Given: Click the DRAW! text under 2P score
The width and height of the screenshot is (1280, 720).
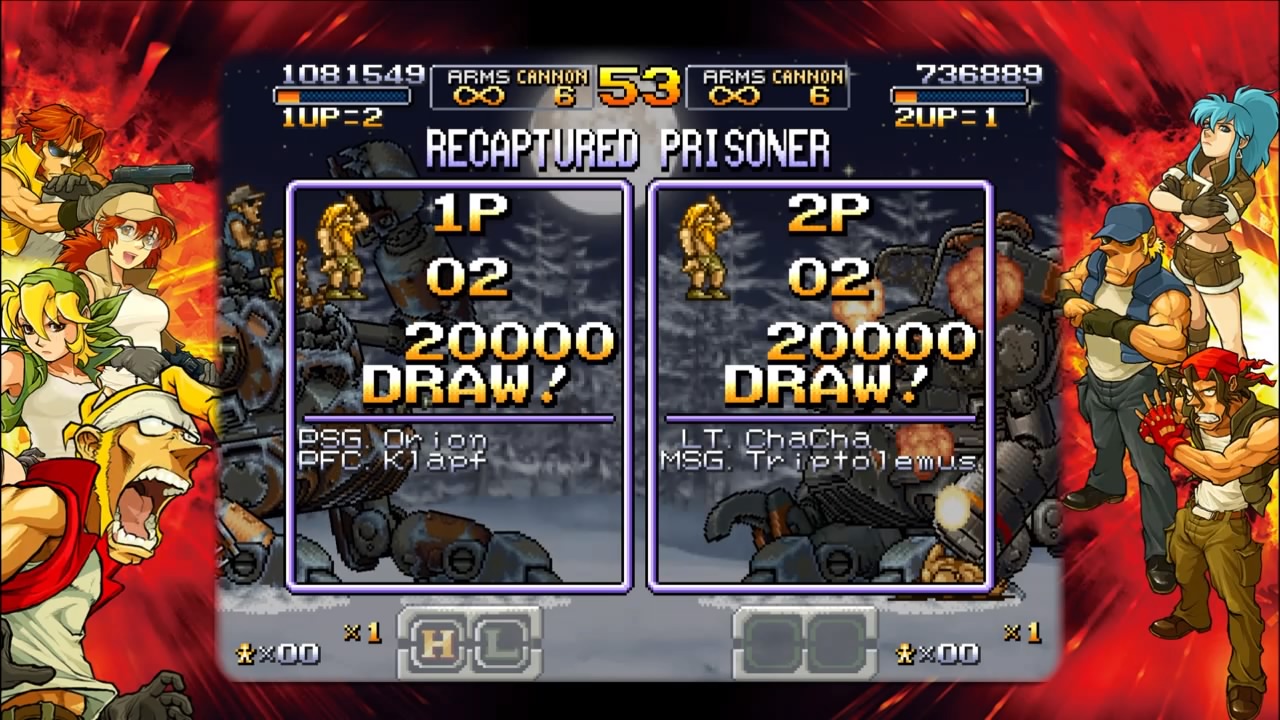Looking at the screenshot, I should pos(824,384).
